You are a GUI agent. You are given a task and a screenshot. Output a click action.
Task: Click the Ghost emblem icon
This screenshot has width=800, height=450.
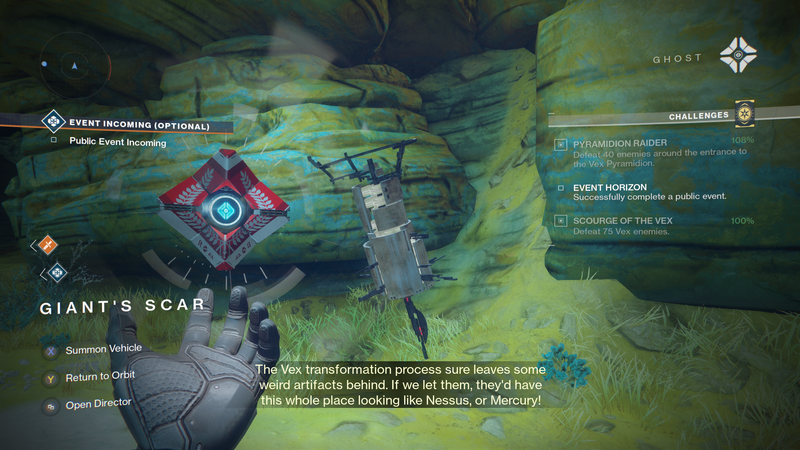[x=738, y=54]
